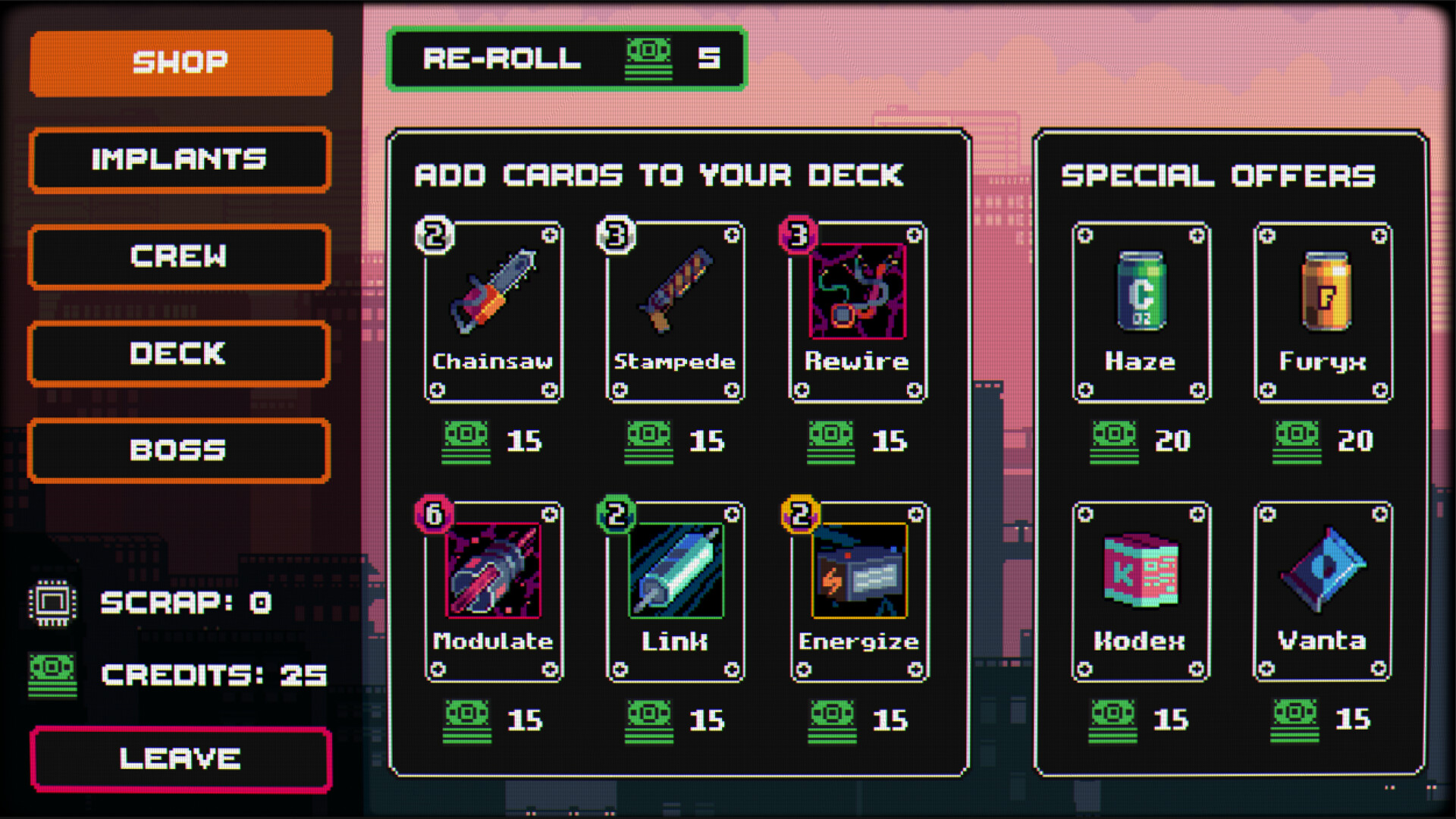Image resolution: width=1456 pixels, height=819 pixels.
Task: View your Deck
Action: click(178, 353)
